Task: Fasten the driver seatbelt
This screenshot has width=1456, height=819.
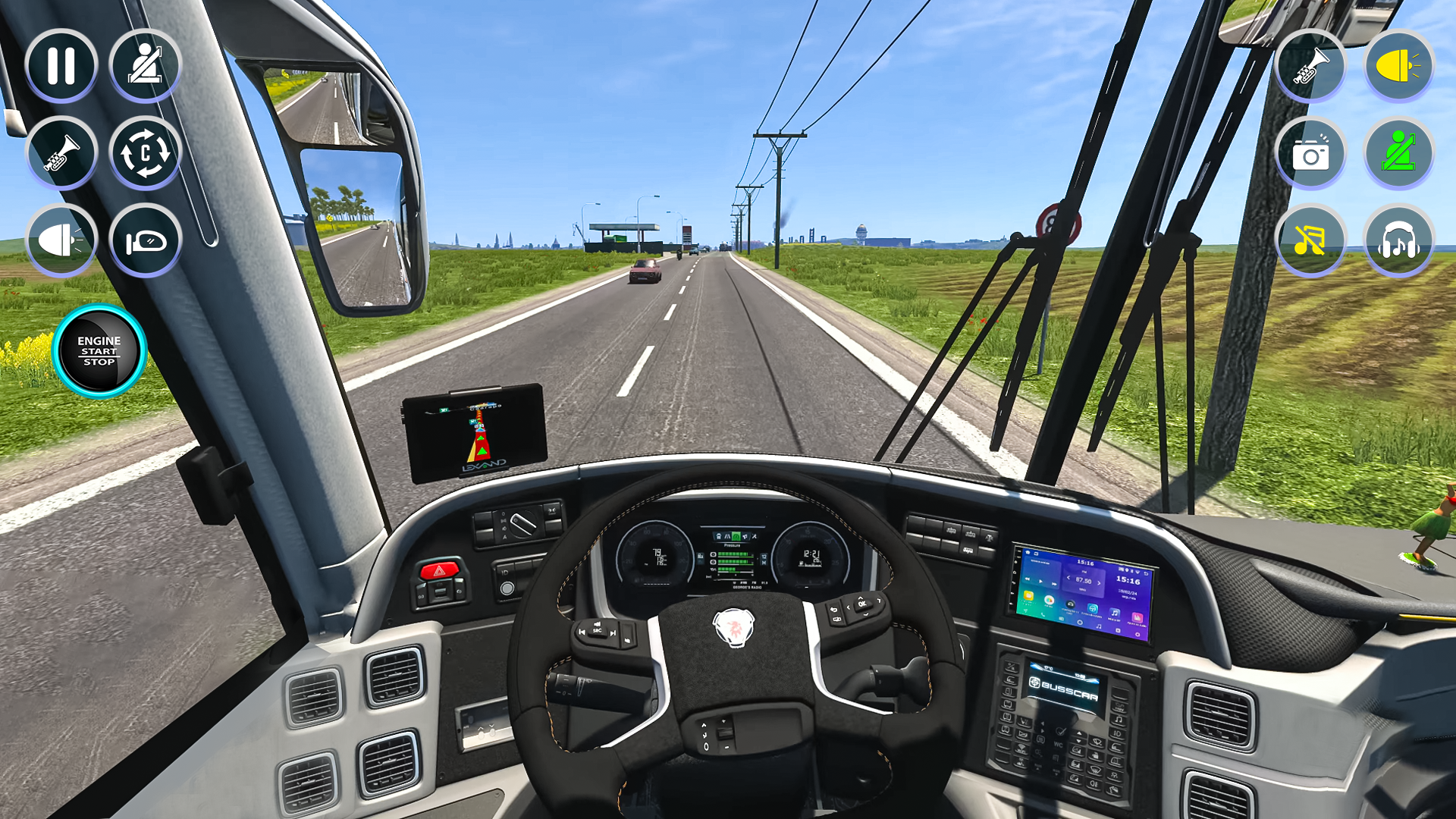Action: (144, 66)
